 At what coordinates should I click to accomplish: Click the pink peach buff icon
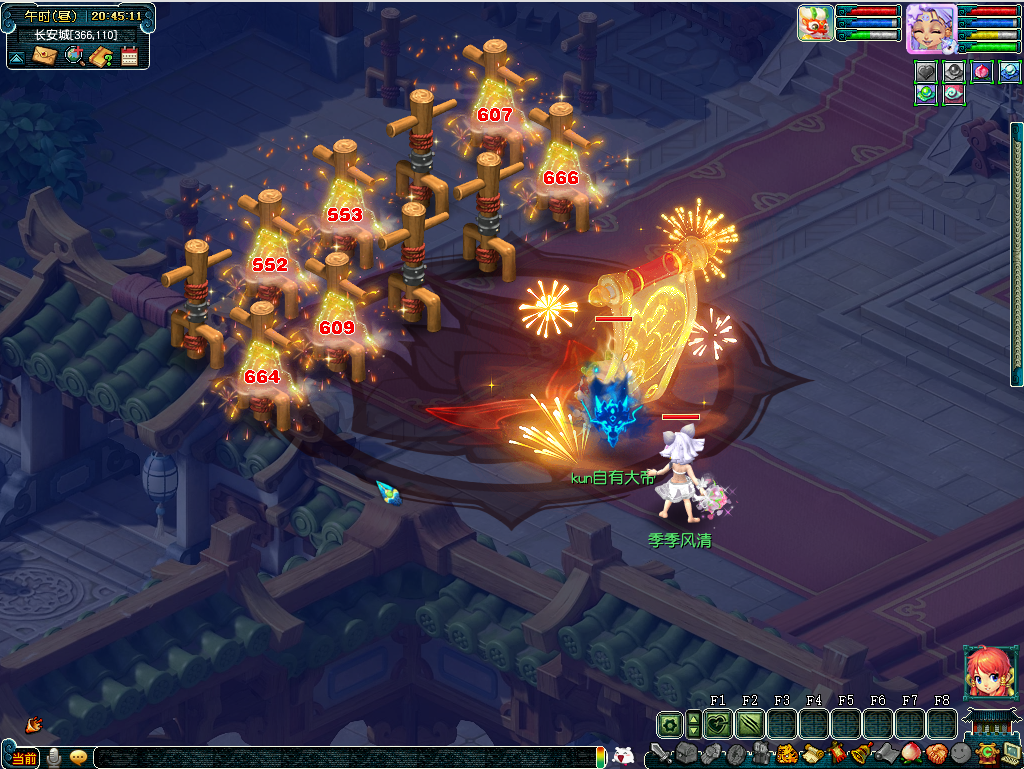pos(983,72)
